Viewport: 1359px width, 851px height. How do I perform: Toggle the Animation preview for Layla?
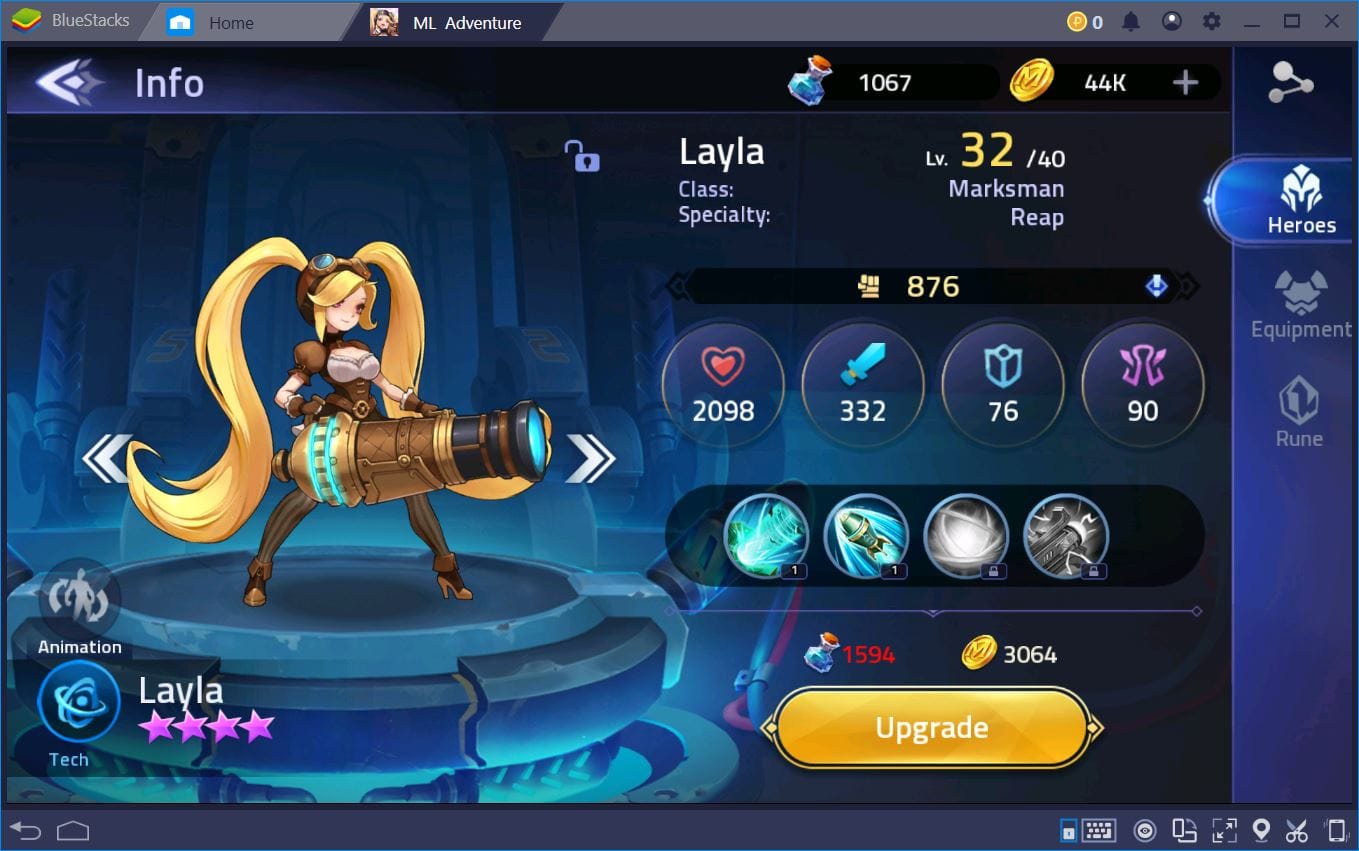(78, 600)
